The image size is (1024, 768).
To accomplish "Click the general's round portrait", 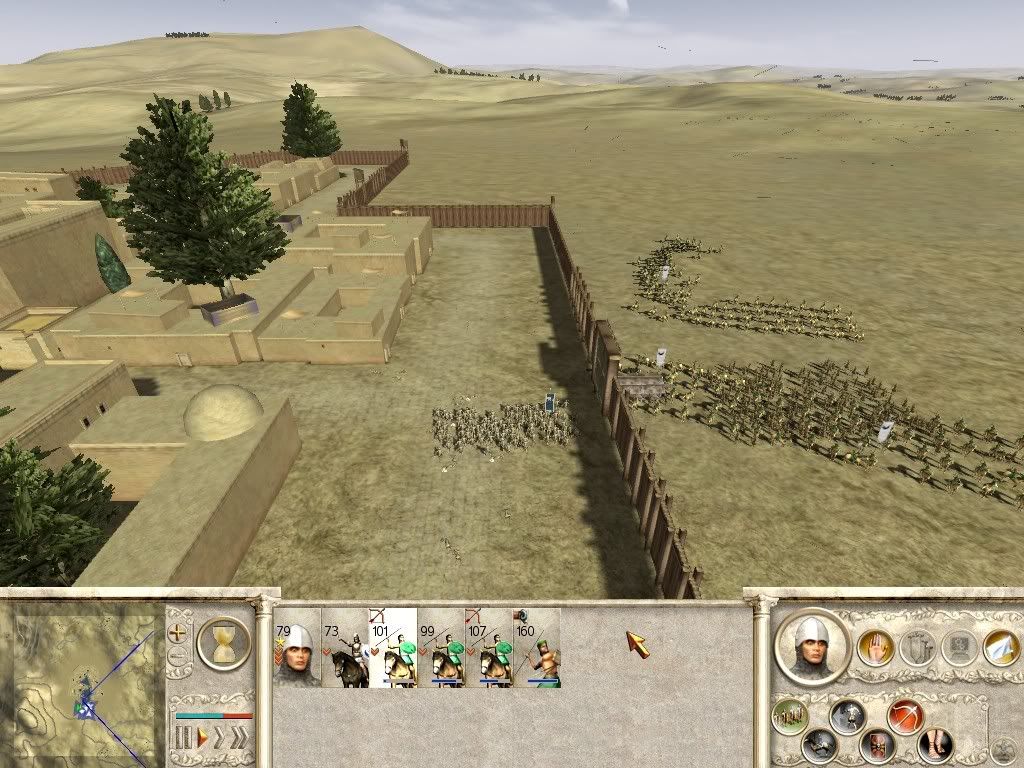I will click(x=811, y=646).
